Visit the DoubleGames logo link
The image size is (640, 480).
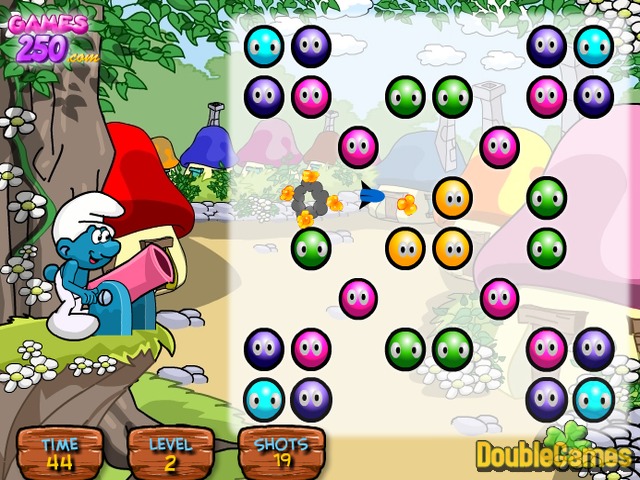click(x=555, y=451)
